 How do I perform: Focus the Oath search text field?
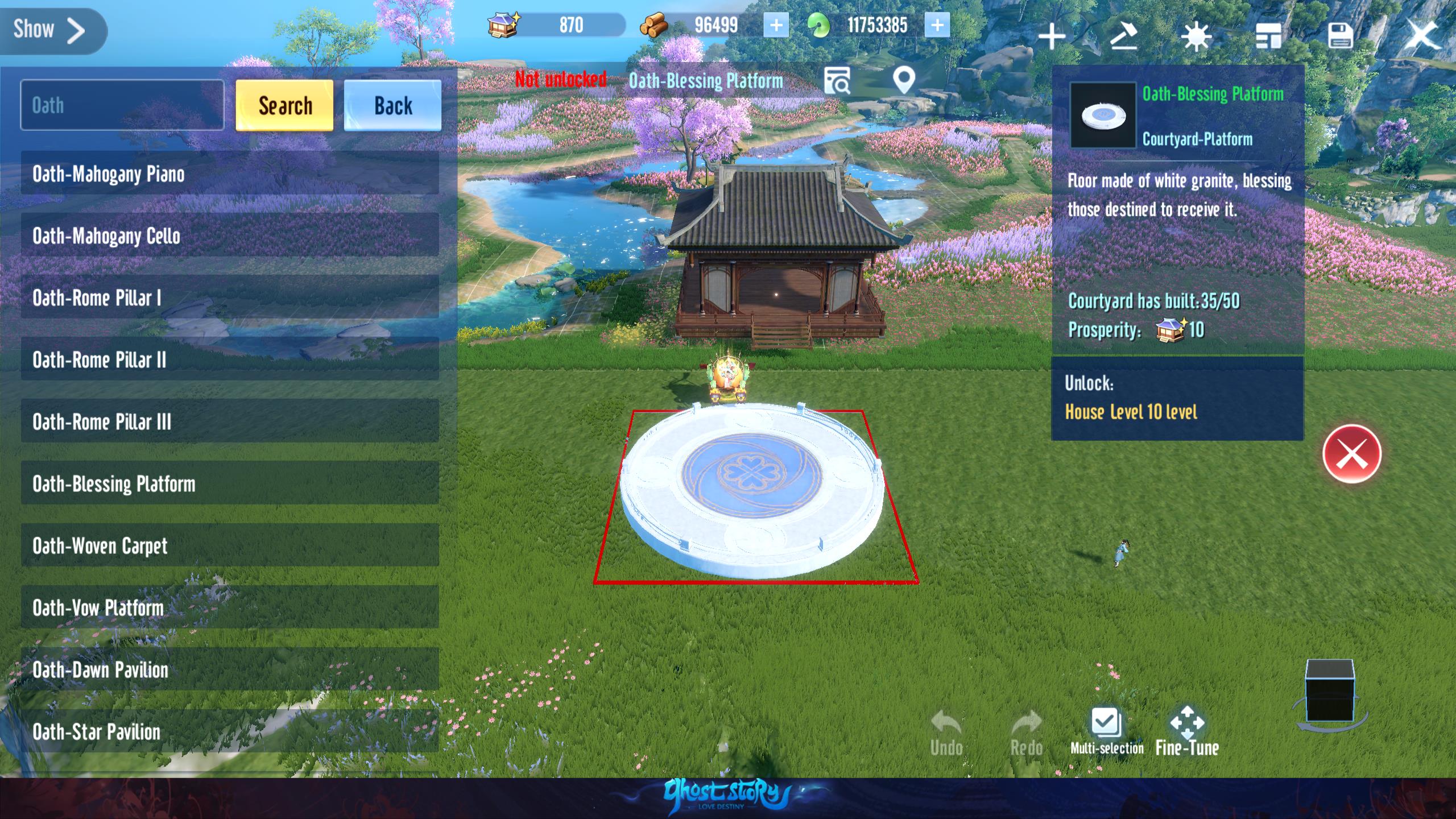(122, 105)
